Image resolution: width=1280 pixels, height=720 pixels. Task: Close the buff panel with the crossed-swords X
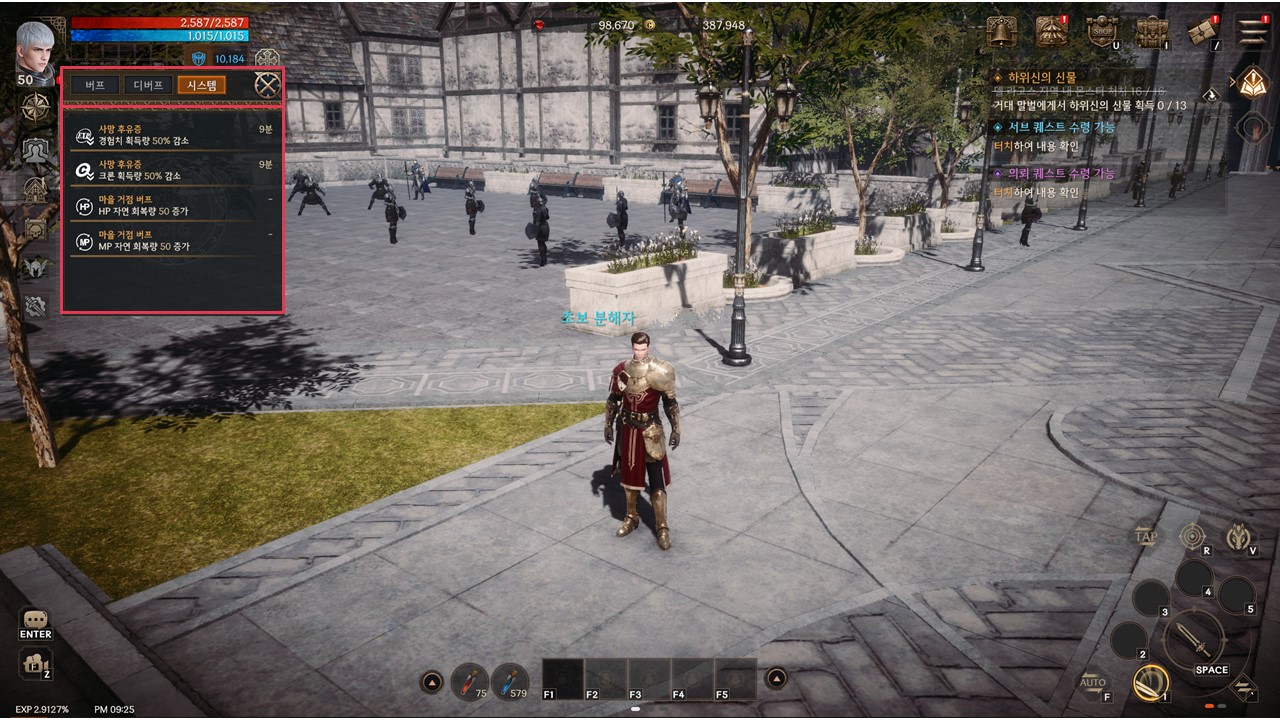267,85
